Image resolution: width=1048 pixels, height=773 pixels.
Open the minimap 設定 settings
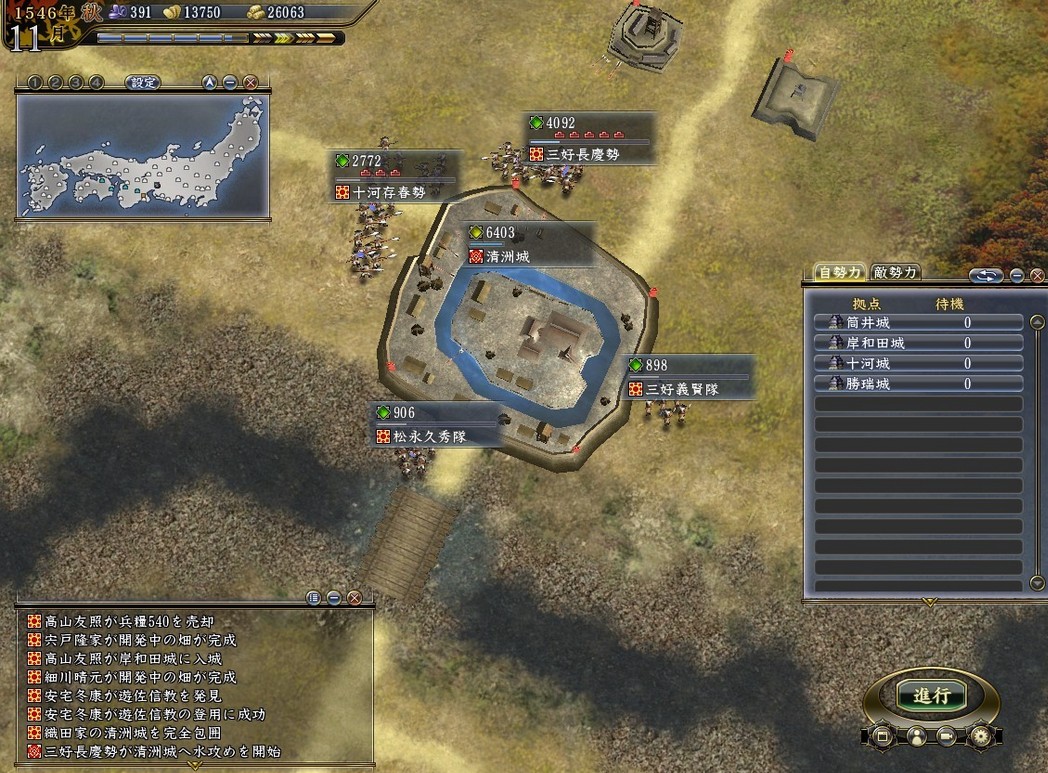143,83
